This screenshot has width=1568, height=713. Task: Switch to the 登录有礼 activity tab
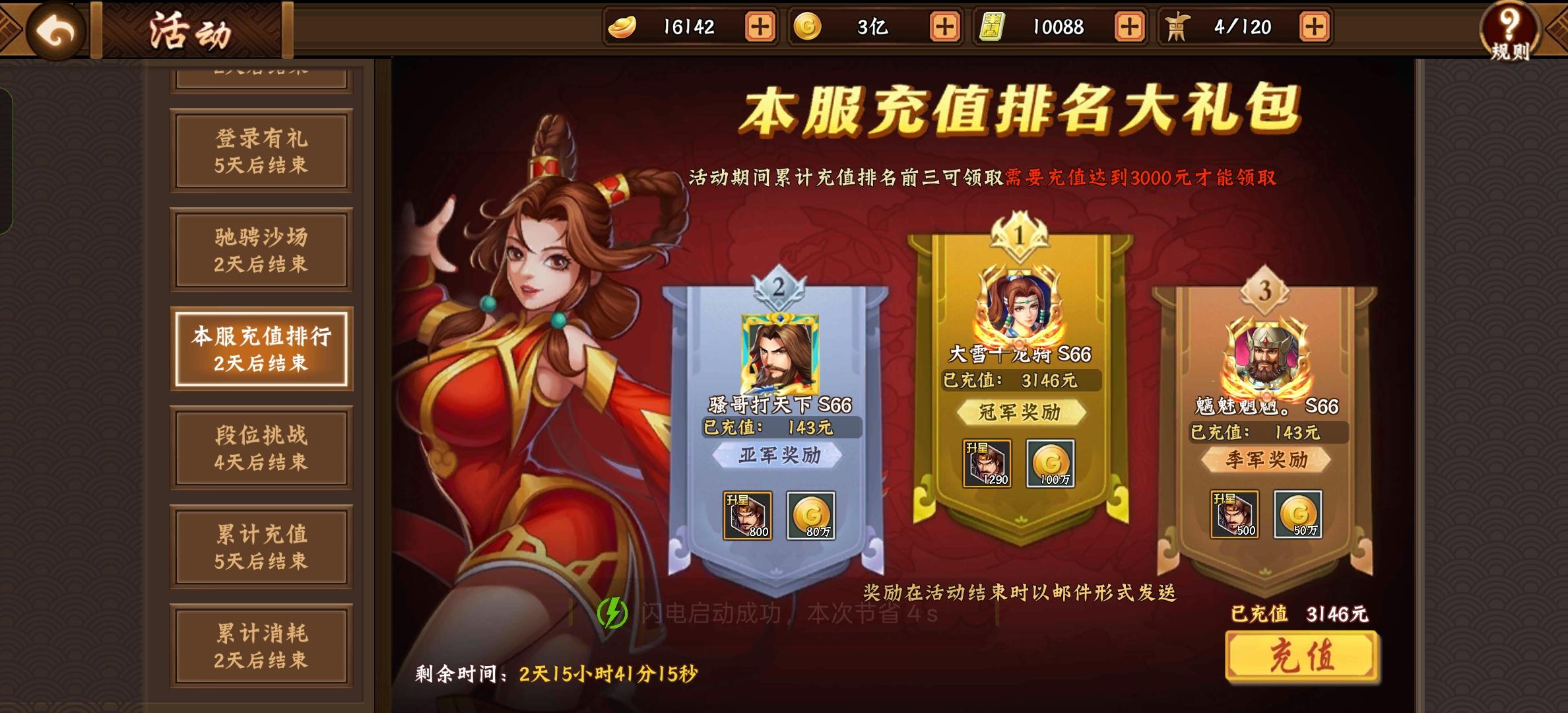[x=261, y=152]
